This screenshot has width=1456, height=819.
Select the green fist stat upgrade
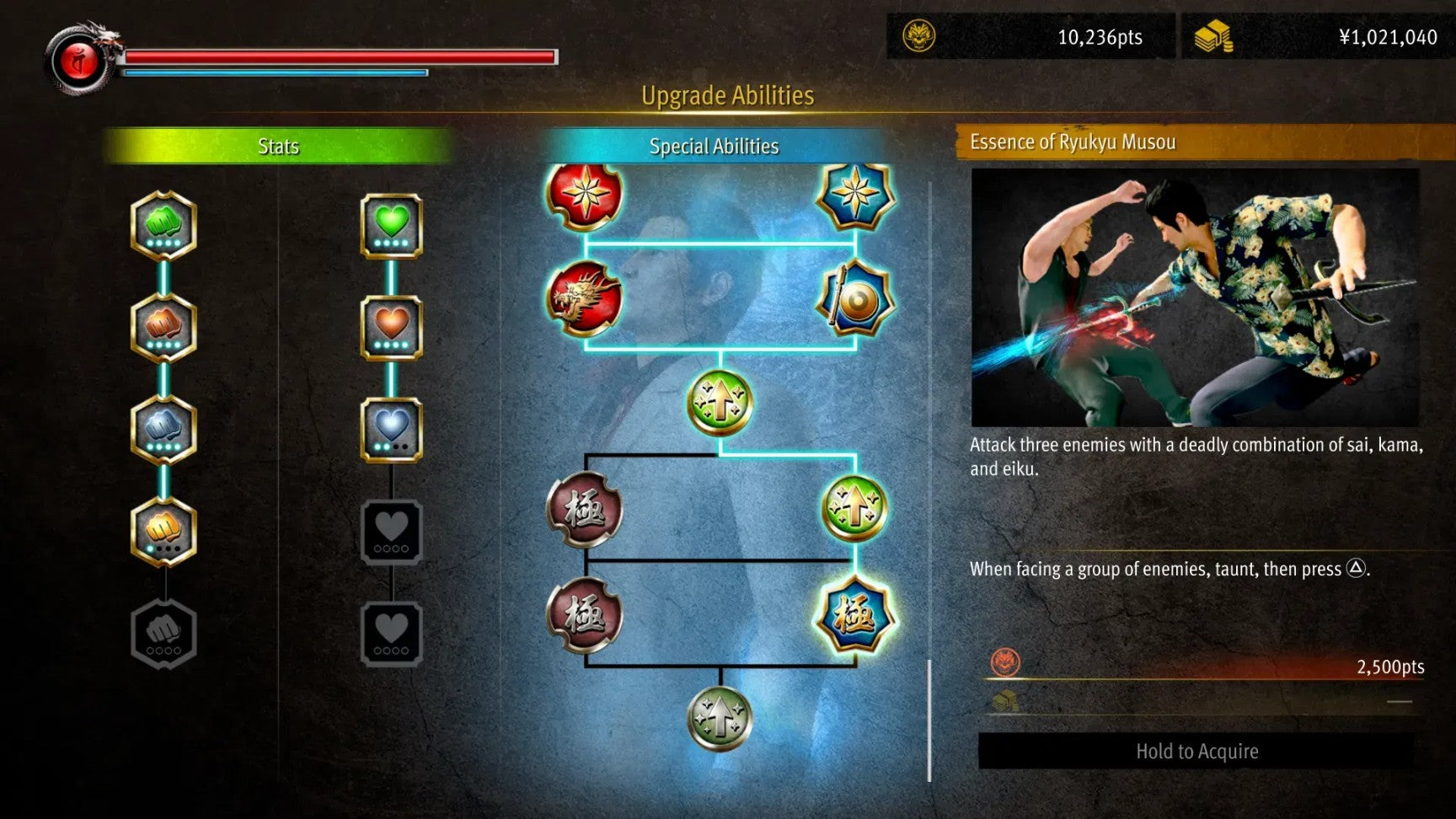click(x=163, y=225)
